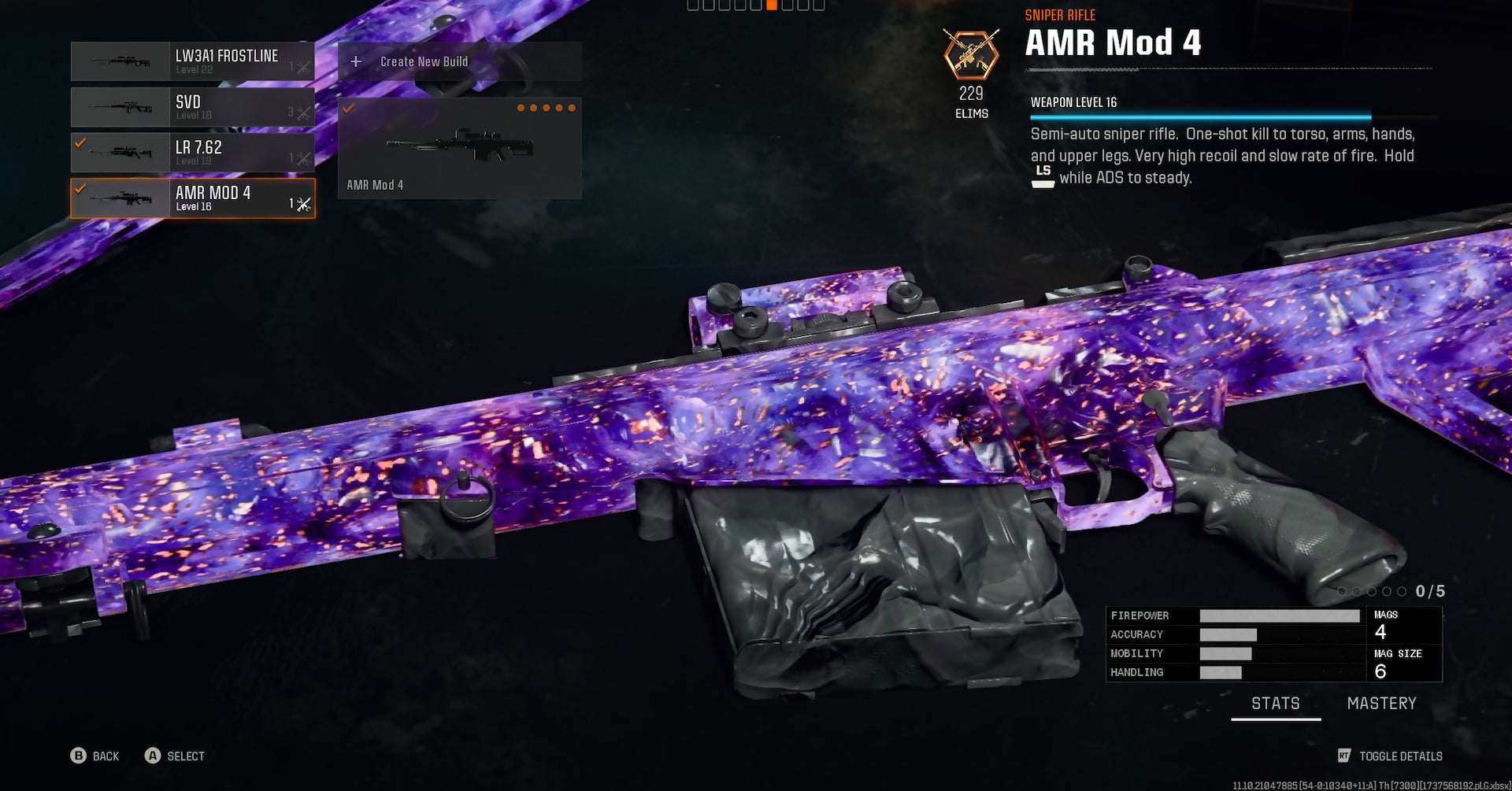This screenshot has height=791, width=1512.
Task: Open the AMR Mod 4 build card
Action: 459,148
